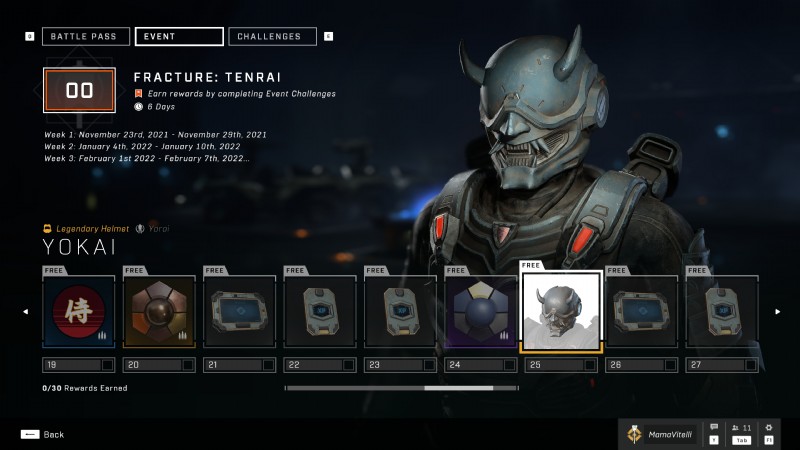Select the Yokai helmet reward tile
This screenshot has width=800, height=450.
(x=561, y=311)
